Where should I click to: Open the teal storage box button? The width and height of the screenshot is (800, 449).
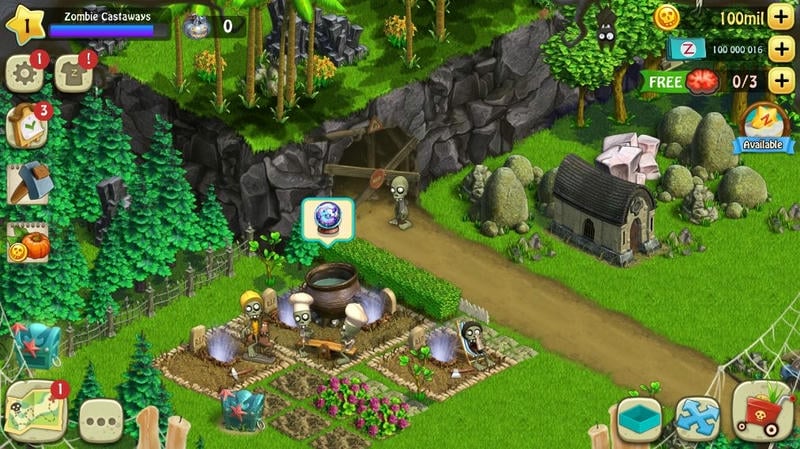(638, 416)
